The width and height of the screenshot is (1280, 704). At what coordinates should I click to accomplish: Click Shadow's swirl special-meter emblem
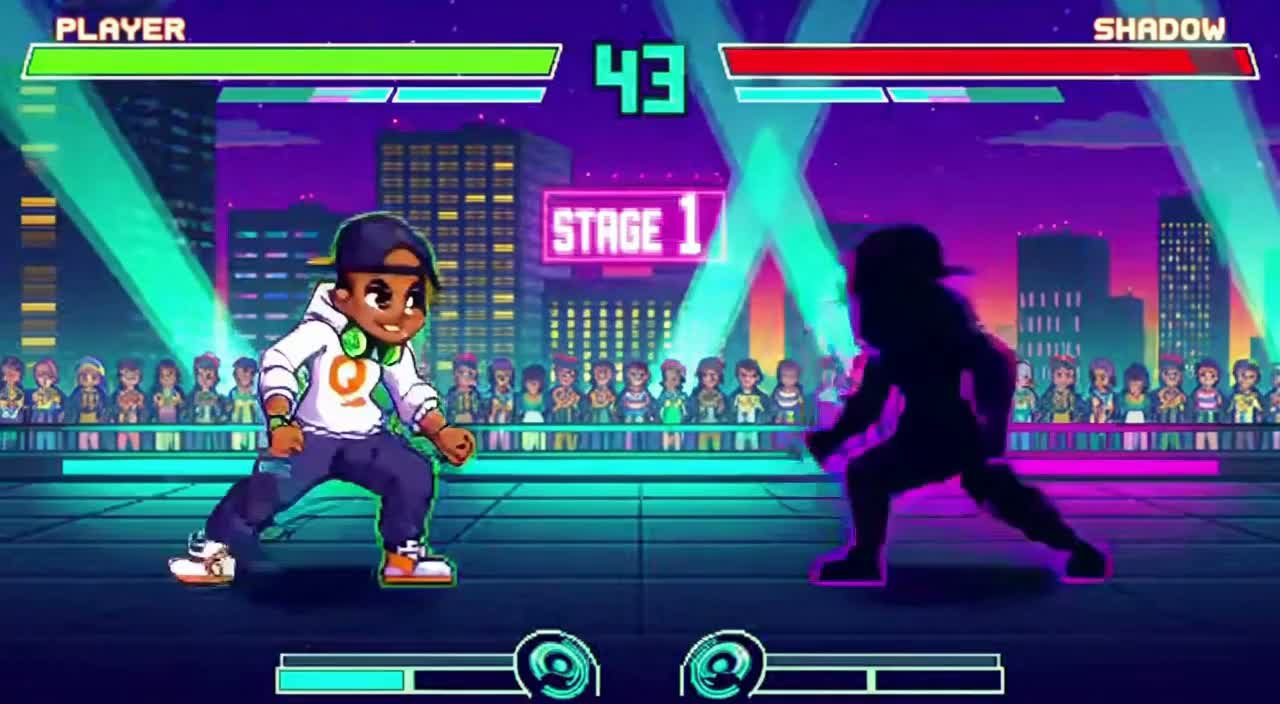[x=723, y=664]
